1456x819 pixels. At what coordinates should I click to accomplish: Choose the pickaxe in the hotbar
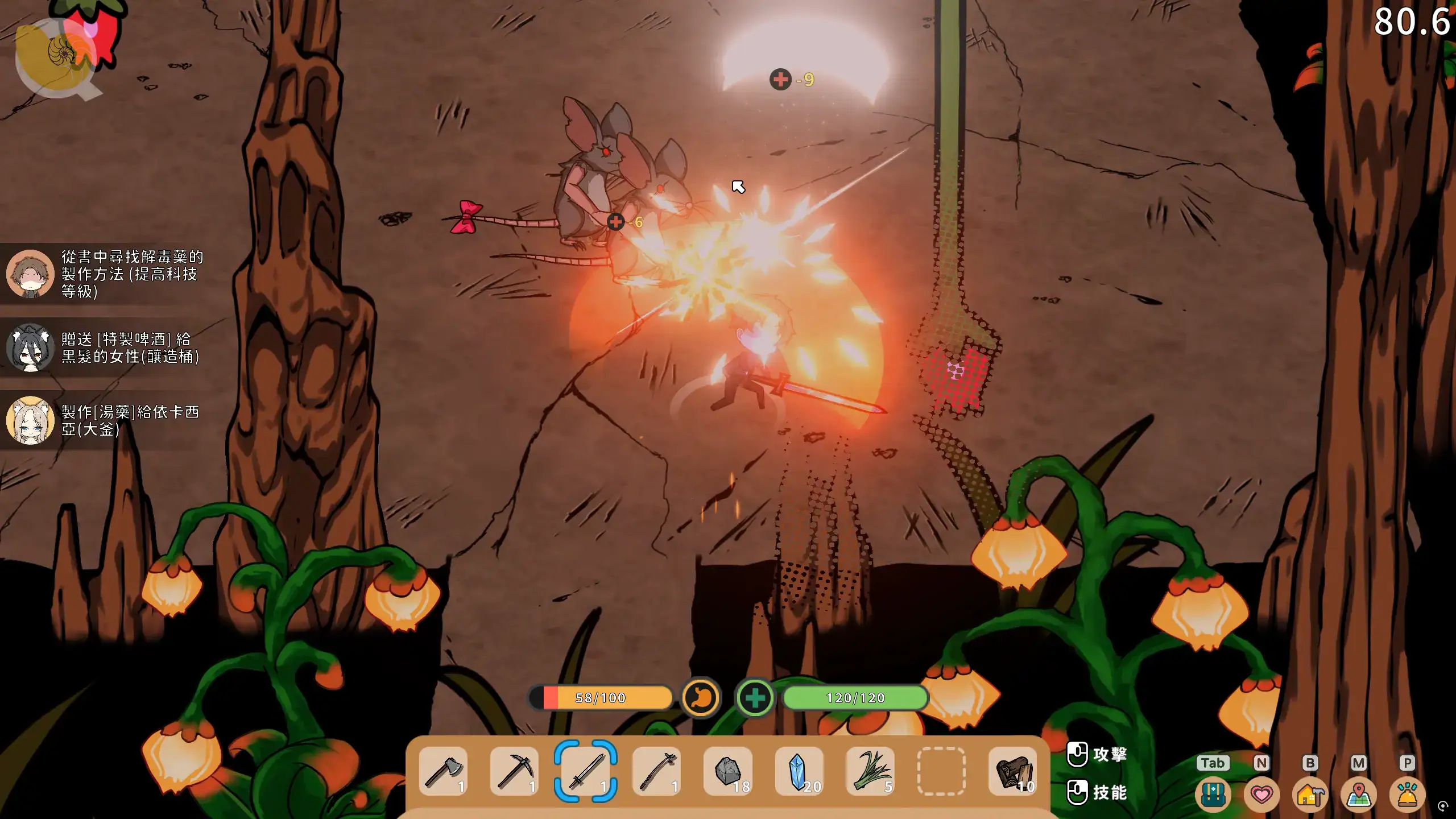[514, 771]
